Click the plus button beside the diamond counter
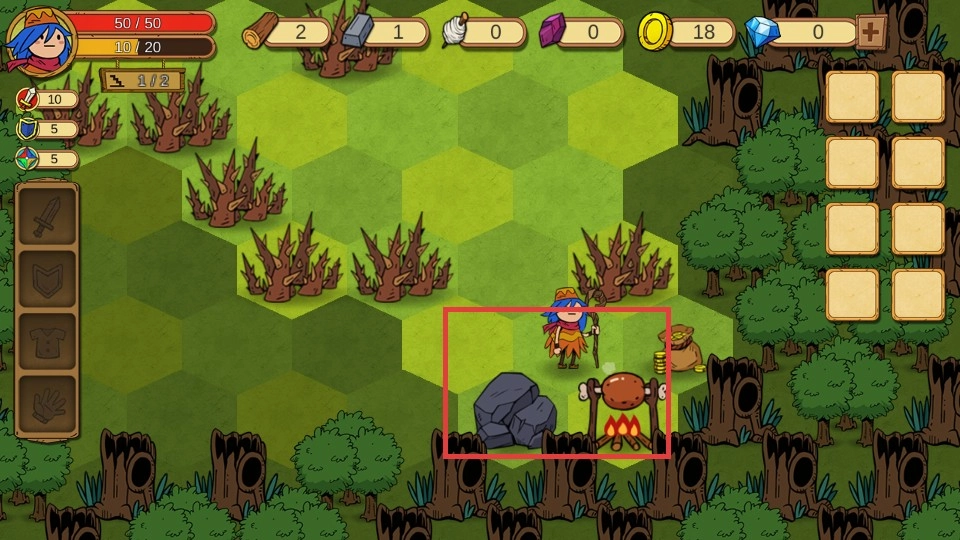960x540 pixels. (871, 32)
